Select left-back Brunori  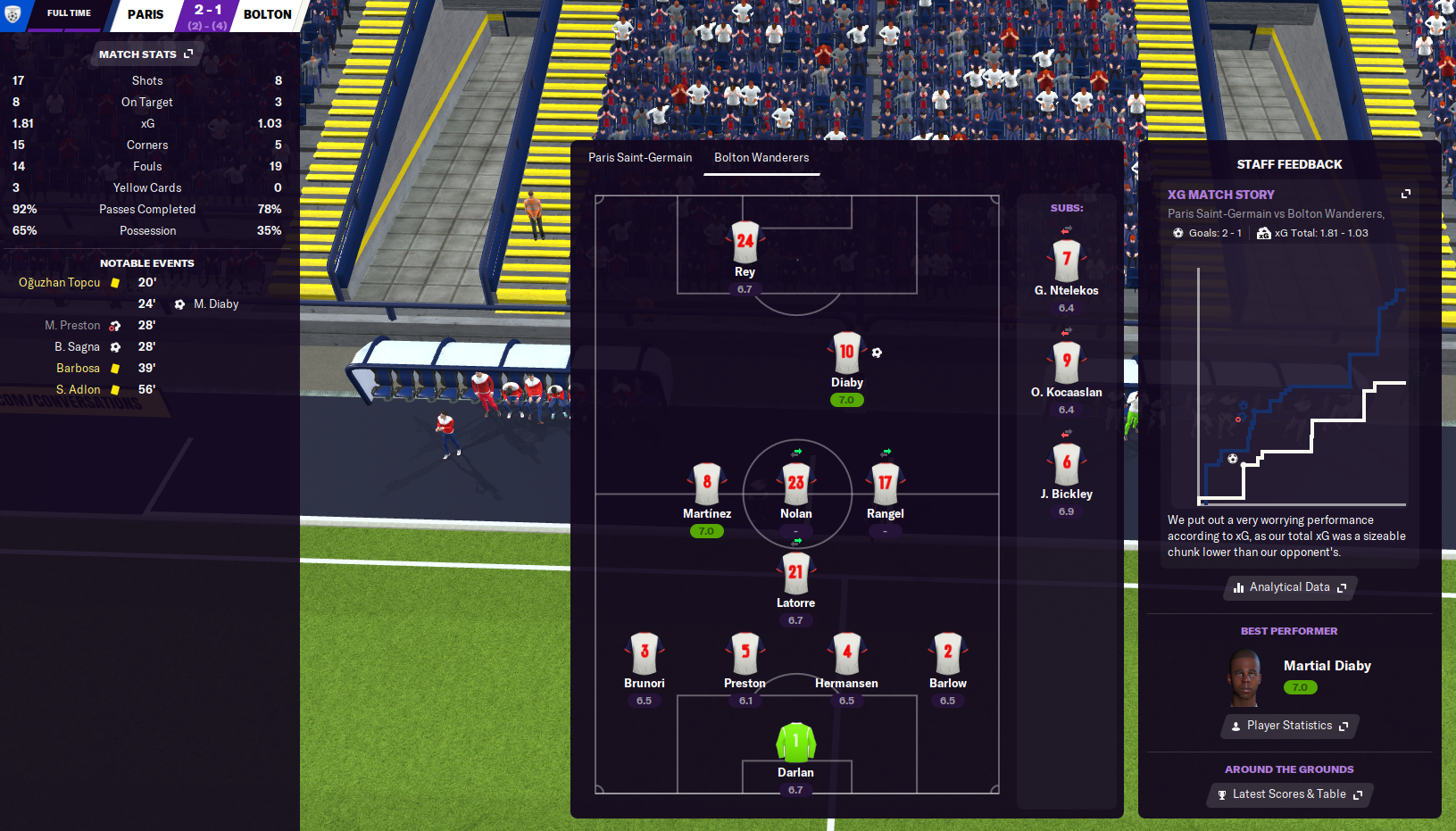(645, 652)
